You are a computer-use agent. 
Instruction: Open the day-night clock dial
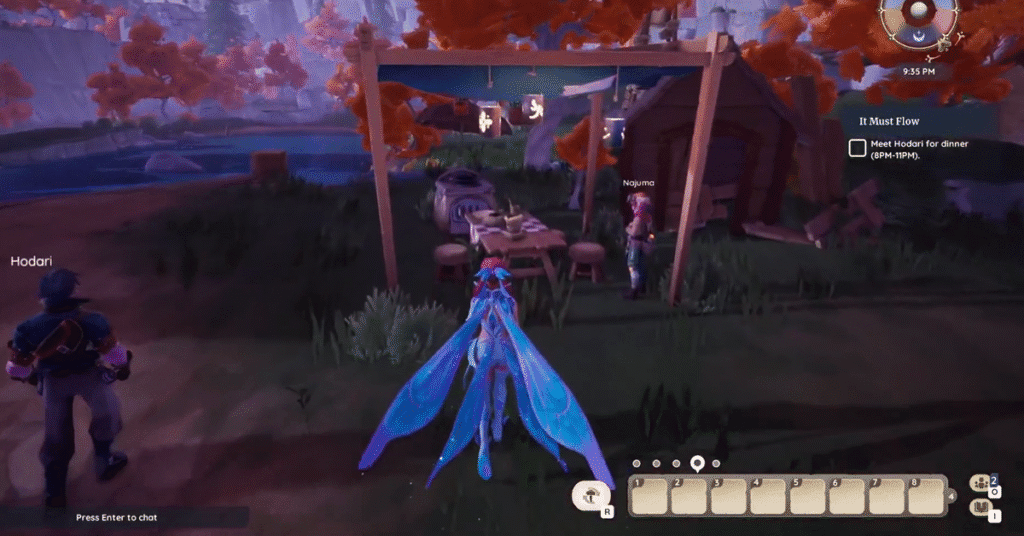919,24
